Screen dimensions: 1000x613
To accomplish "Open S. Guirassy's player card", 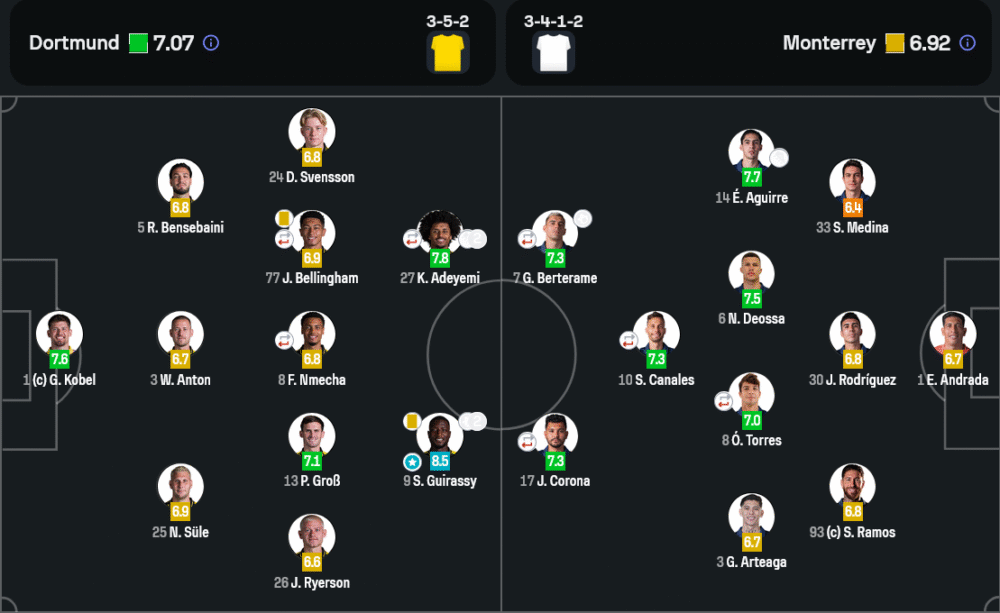I will click(440, 436).
